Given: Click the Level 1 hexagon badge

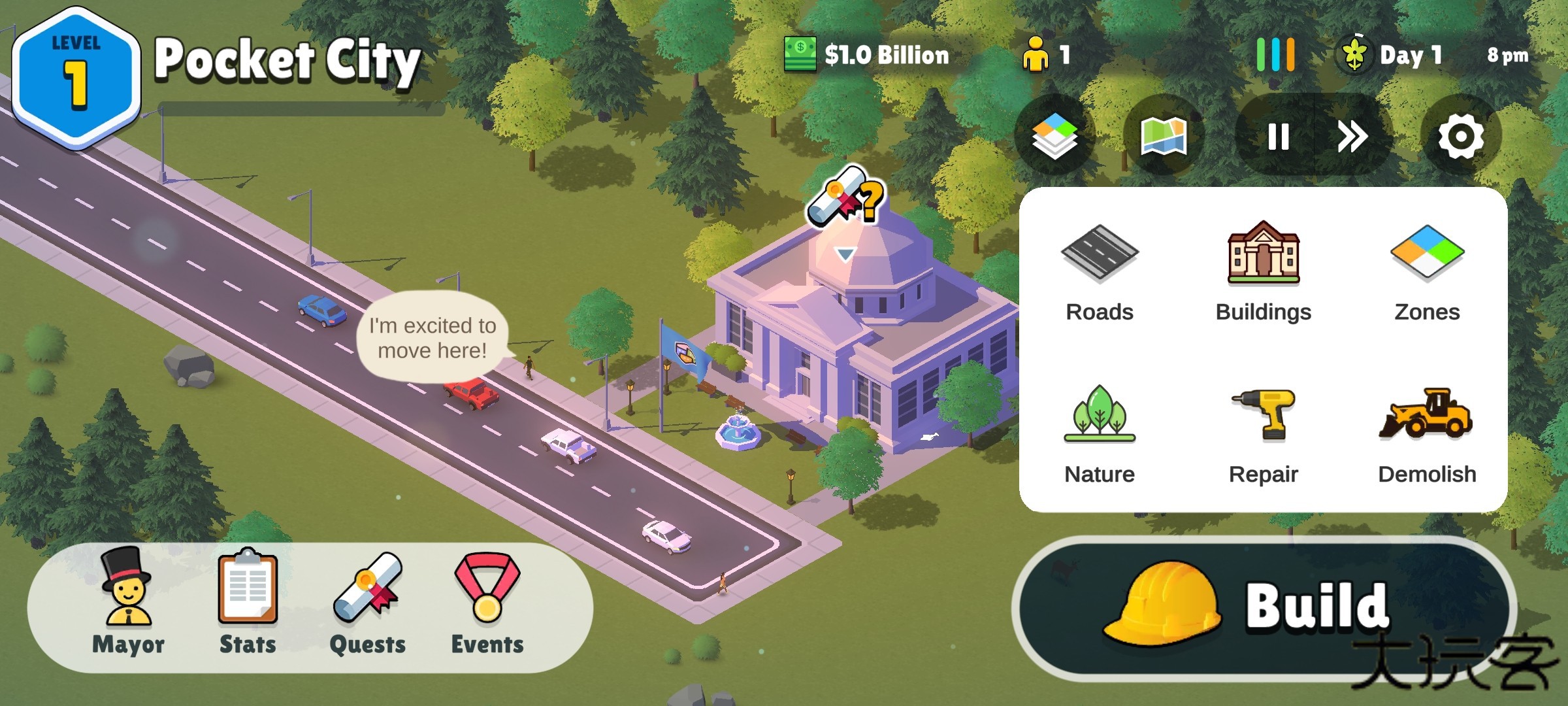Looking at the screenshot, I should pos(76,78).
